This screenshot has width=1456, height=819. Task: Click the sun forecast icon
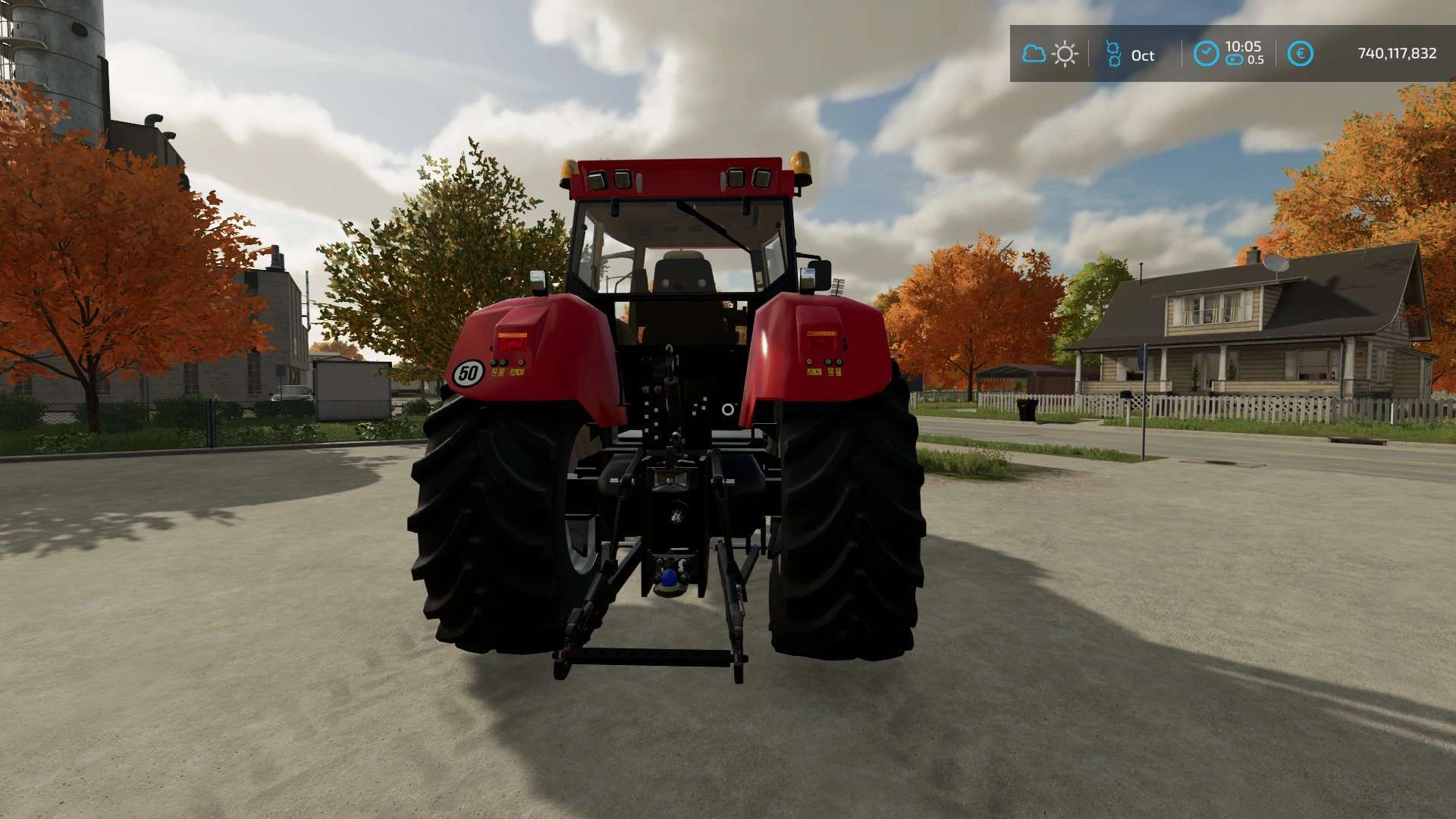pos(1065,54)
